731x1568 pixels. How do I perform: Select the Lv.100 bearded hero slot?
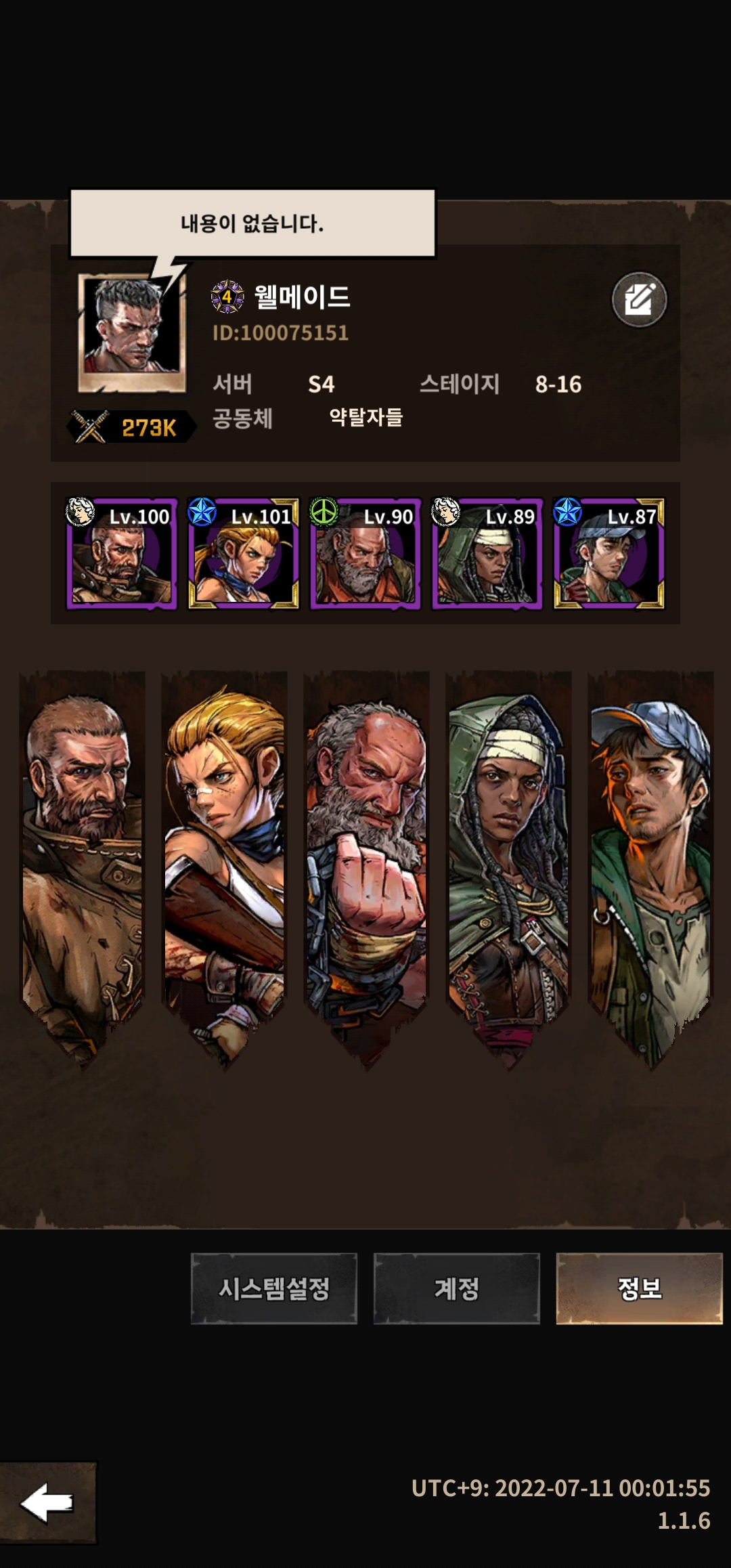coord(122,554)
